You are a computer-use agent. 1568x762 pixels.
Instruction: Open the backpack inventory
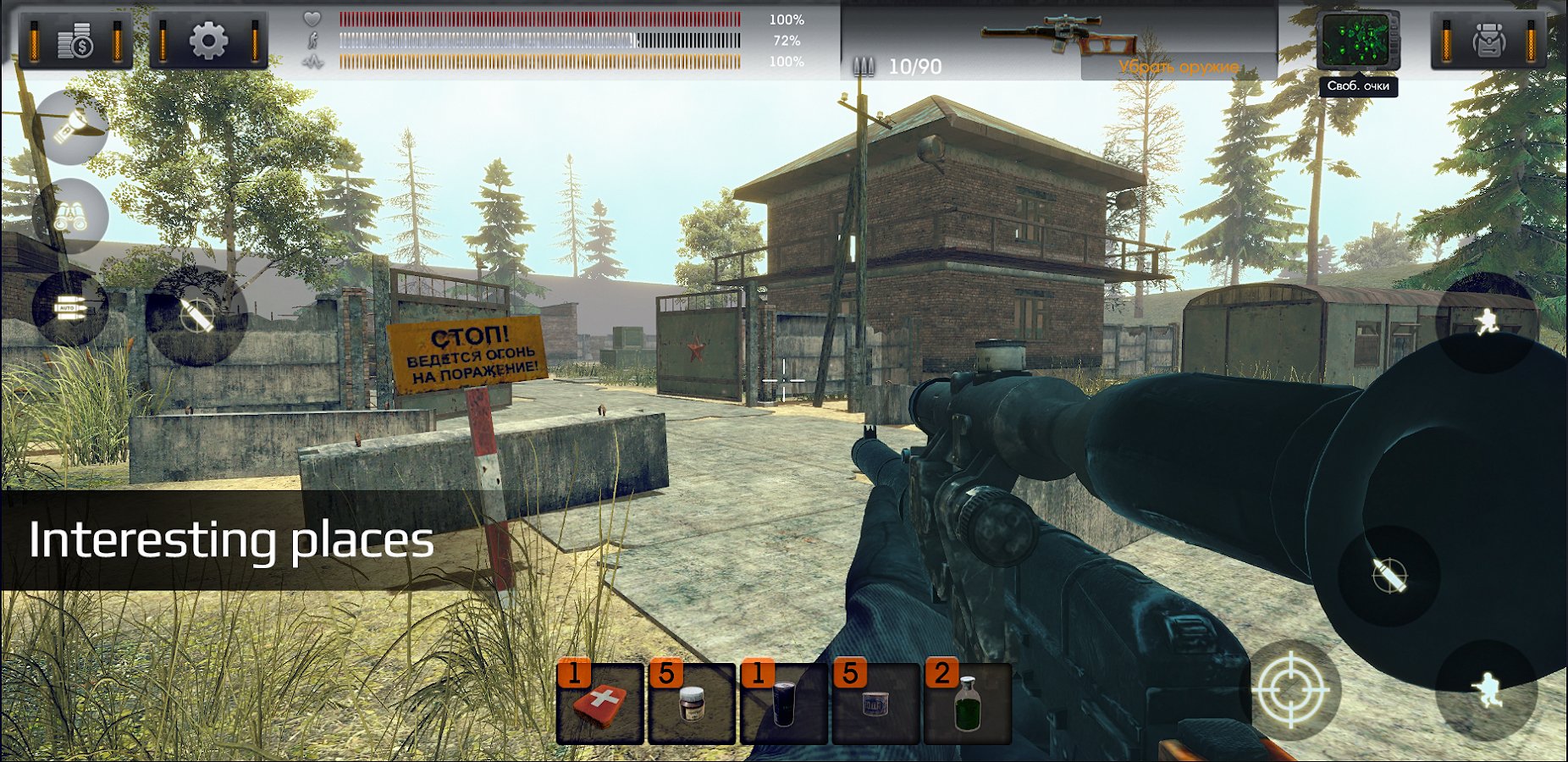coord(1488,40)
